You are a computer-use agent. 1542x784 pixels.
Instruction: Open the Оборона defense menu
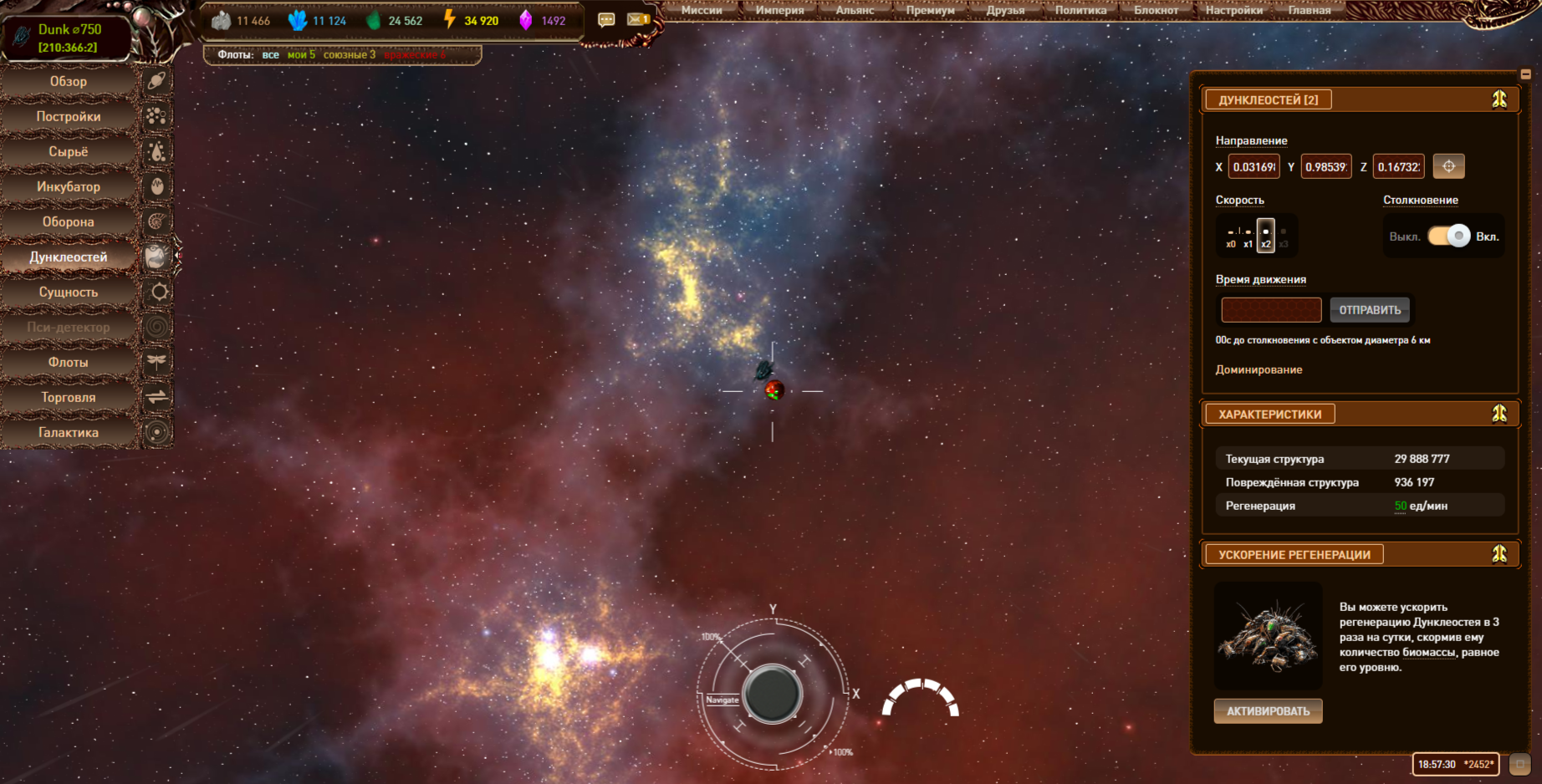(69, 221)
